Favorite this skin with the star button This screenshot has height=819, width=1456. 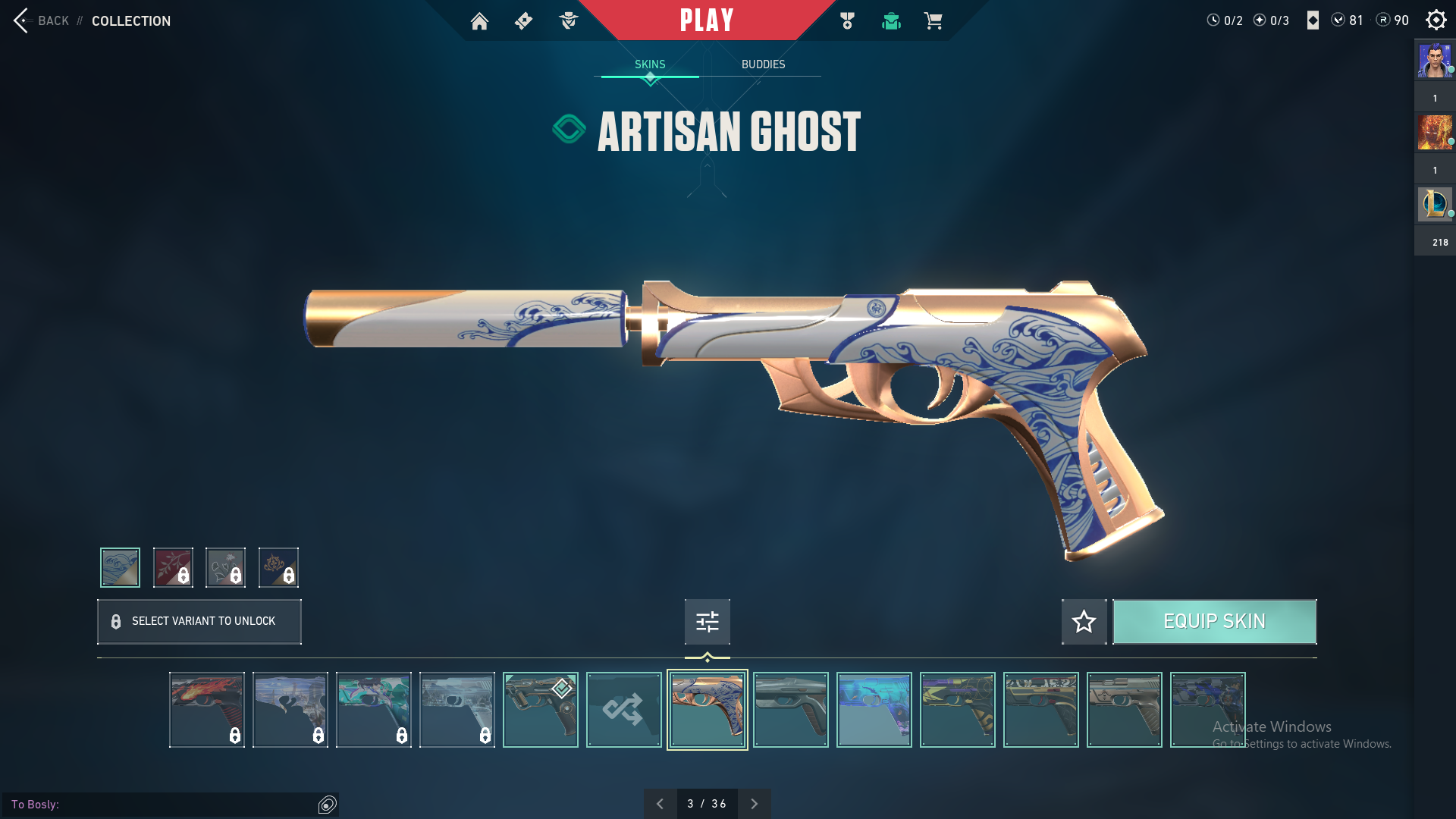(1084, 622)
